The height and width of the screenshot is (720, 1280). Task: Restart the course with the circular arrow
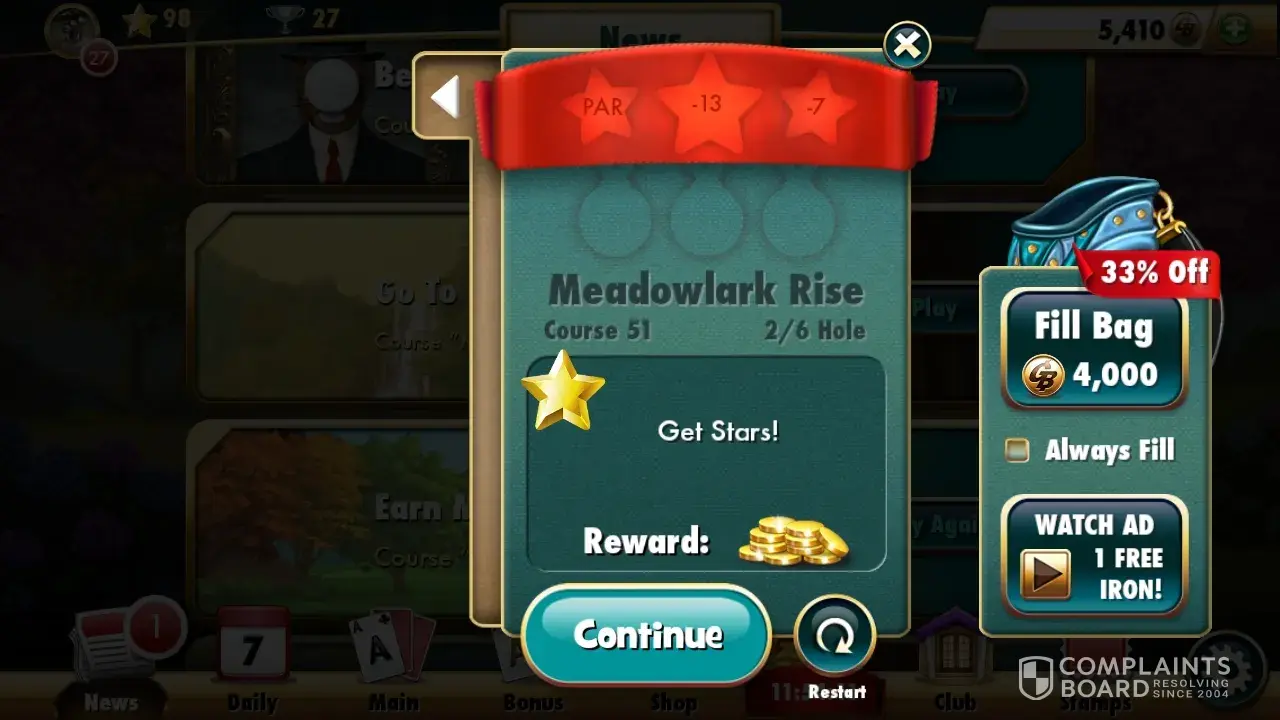(835, 636)
